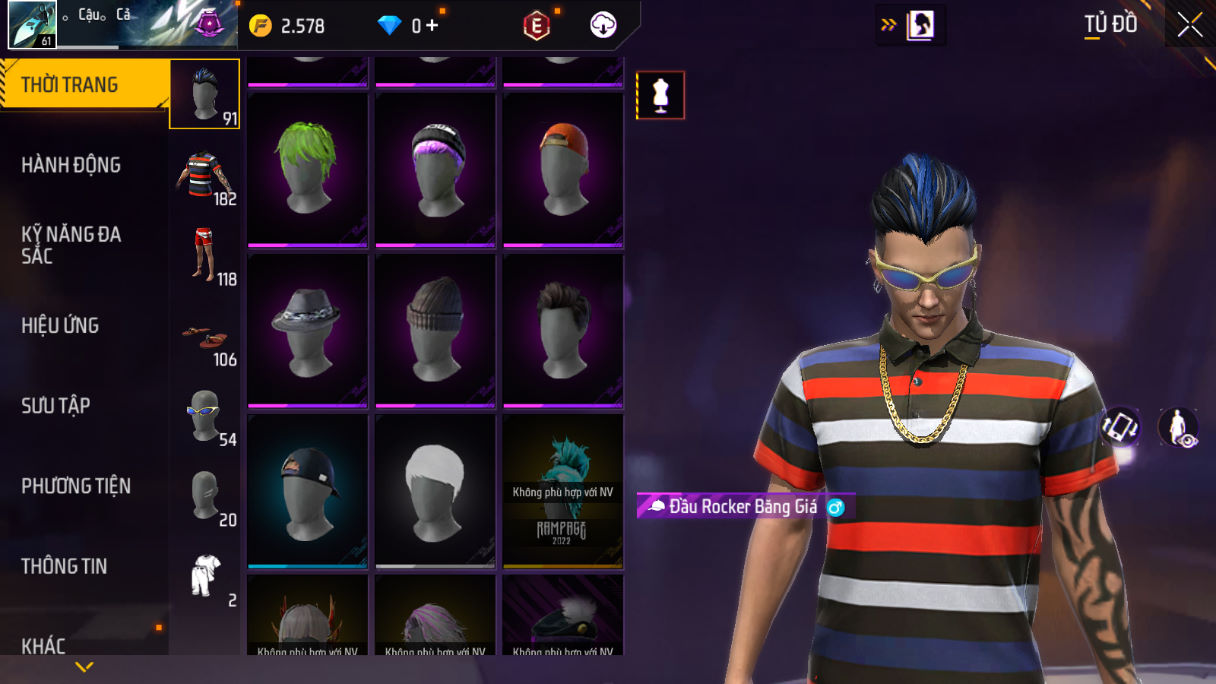Select the beanie with purple hair
Screen dimensions: 1216x684
coord(436,168)
